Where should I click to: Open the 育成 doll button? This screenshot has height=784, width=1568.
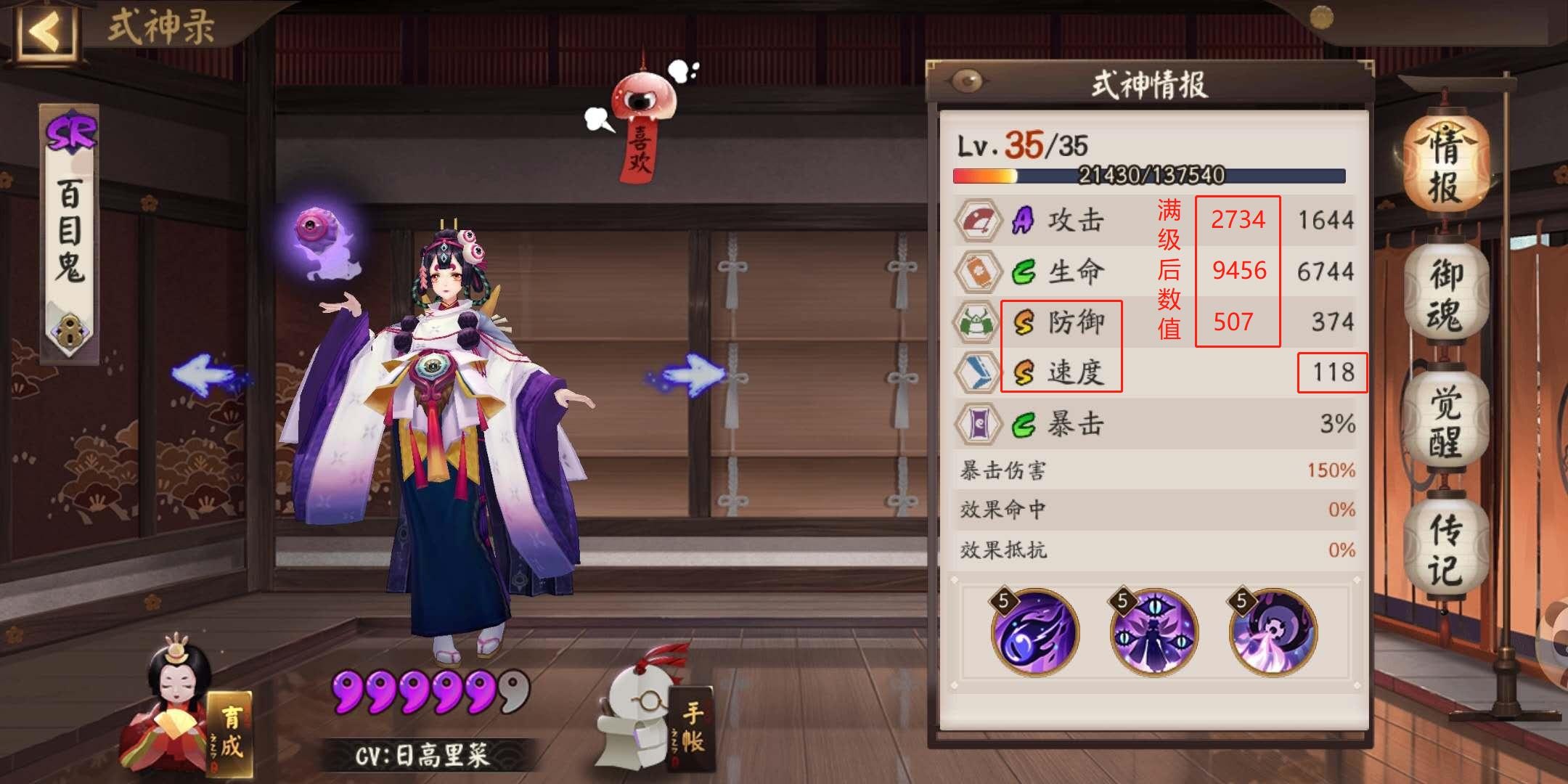point(189,719)
